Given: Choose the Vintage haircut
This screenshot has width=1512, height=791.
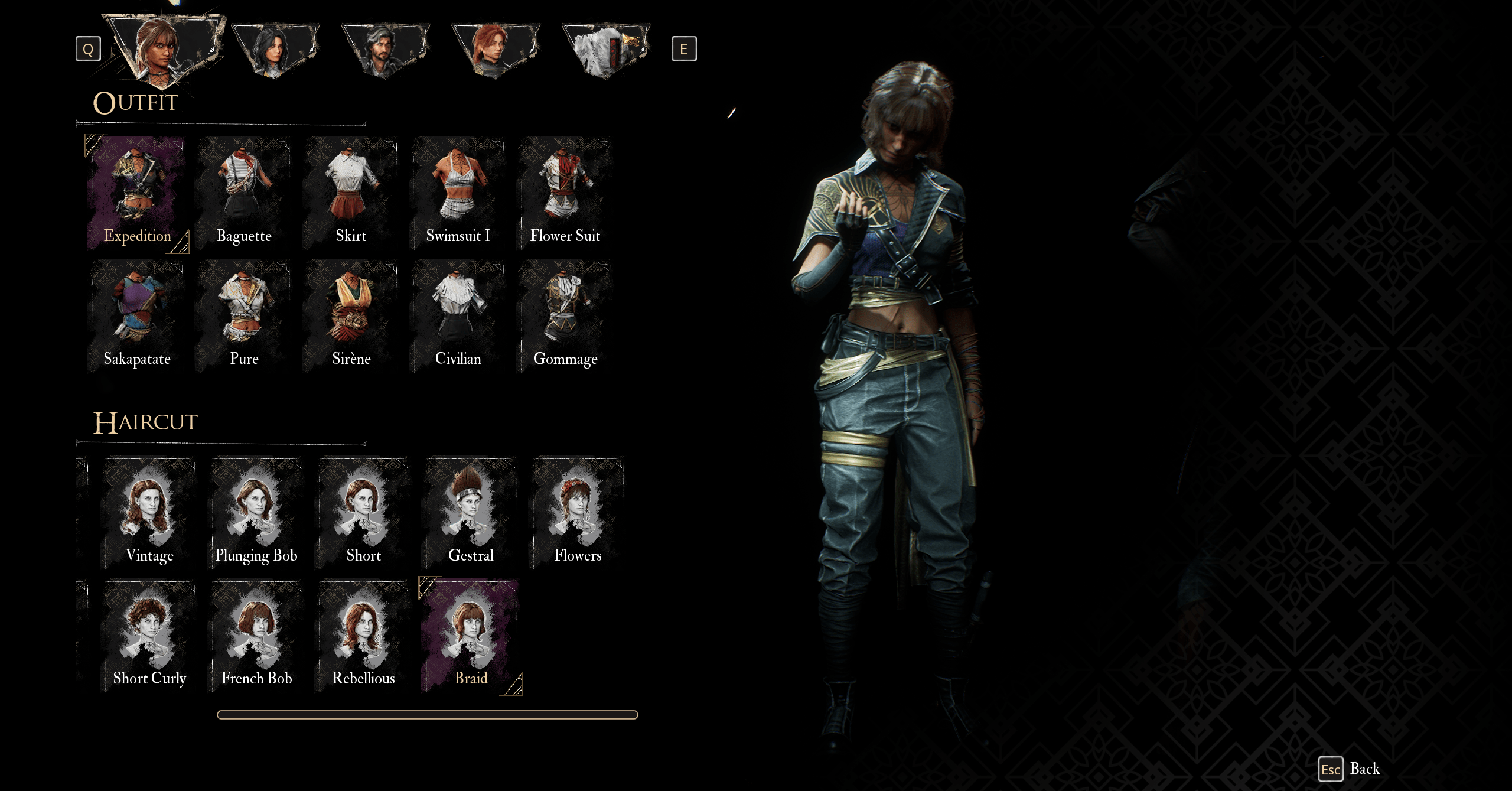Looking at the screenshot, I should 149,513.
